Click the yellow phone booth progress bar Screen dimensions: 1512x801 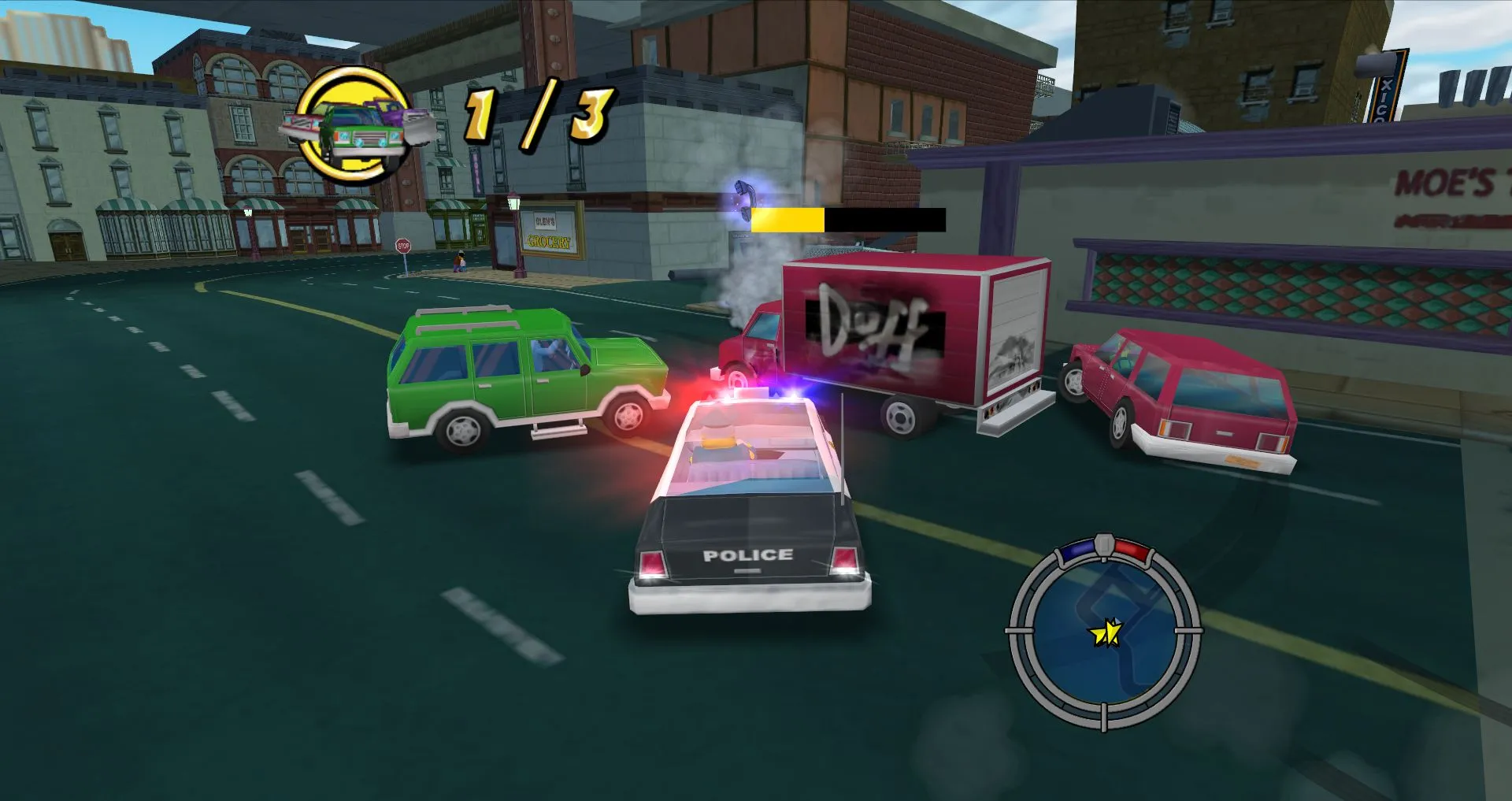[x=787, y=221]
